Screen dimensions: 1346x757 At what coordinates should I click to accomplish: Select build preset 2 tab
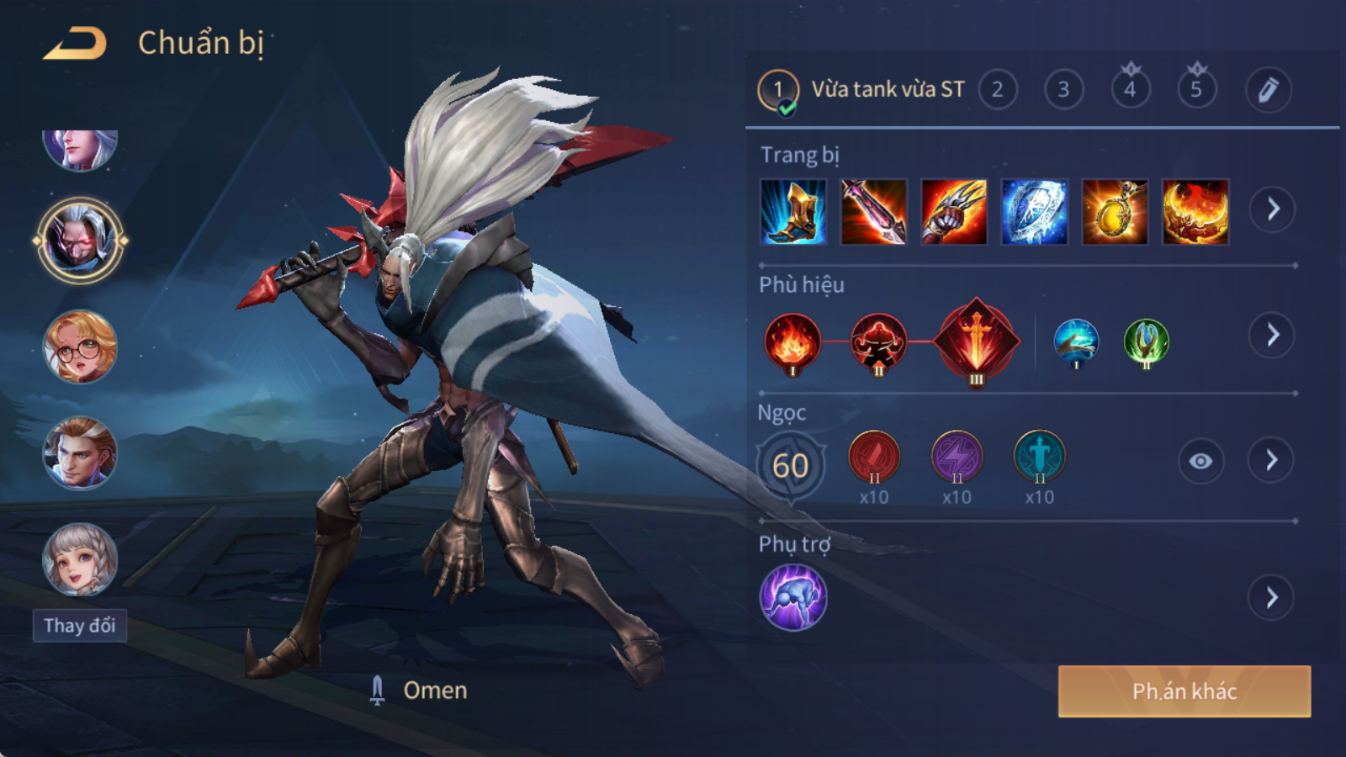pyautogui.click(x=997, y=90)
